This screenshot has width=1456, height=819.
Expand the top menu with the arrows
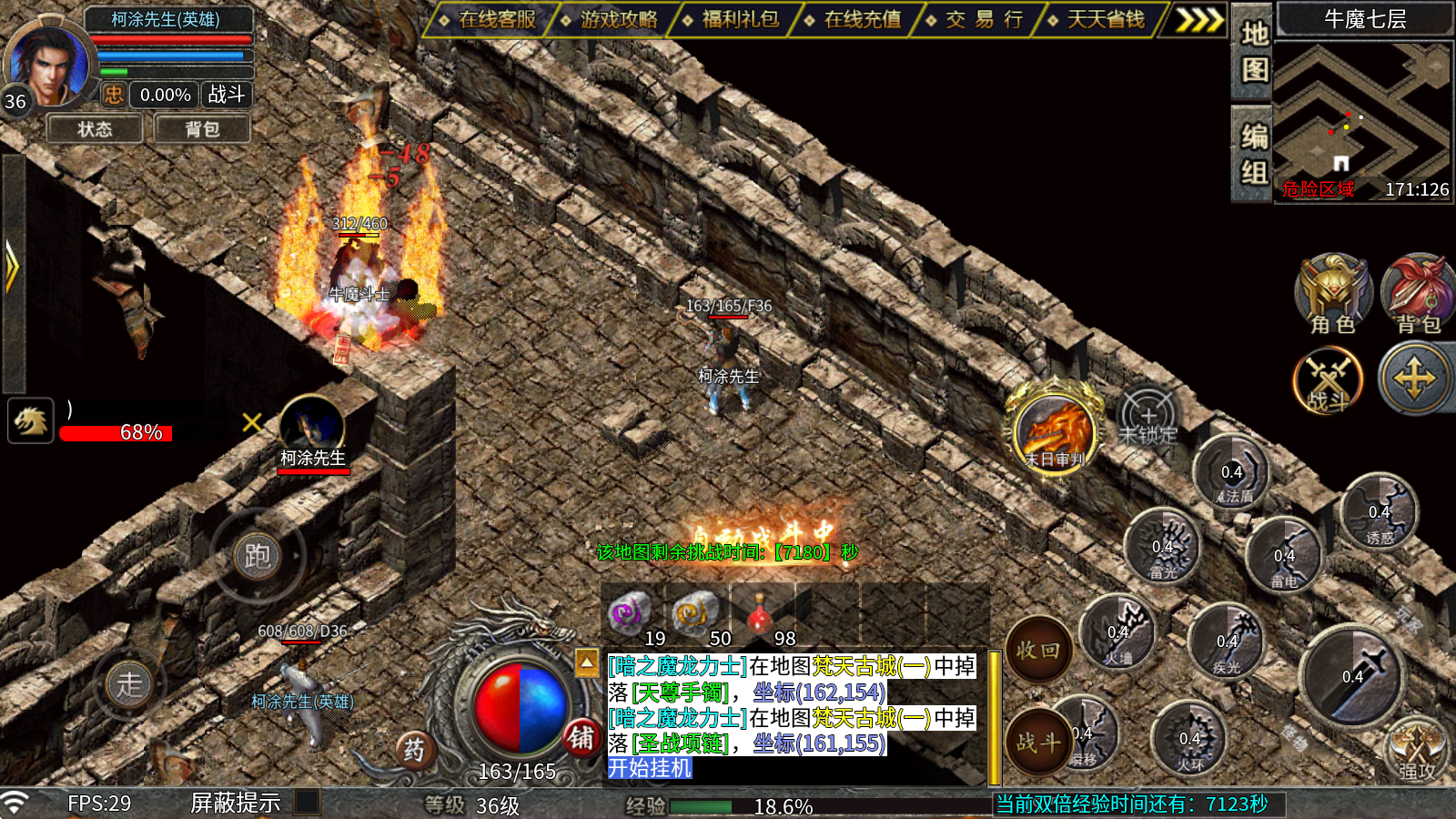tap(1198, 19)
